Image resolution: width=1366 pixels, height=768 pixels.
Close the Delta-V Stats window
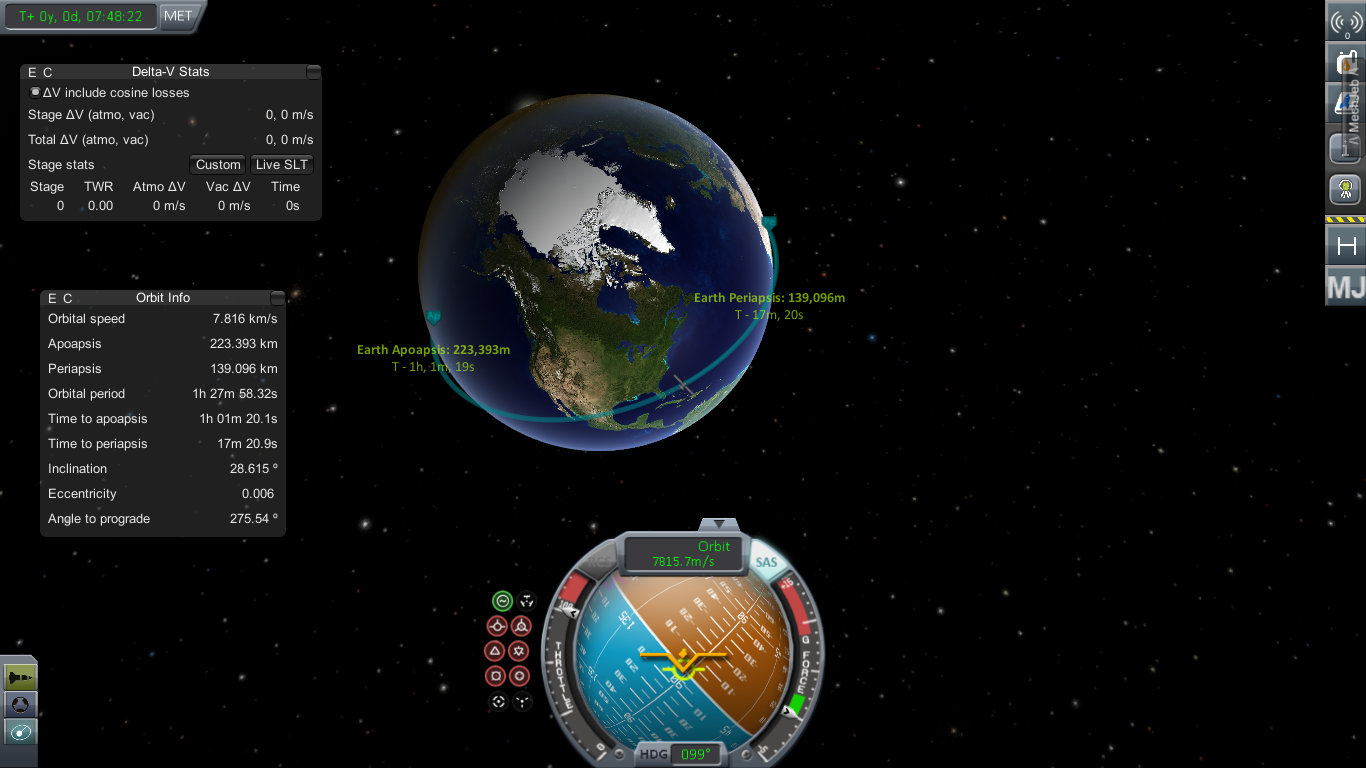coord(314,72)
